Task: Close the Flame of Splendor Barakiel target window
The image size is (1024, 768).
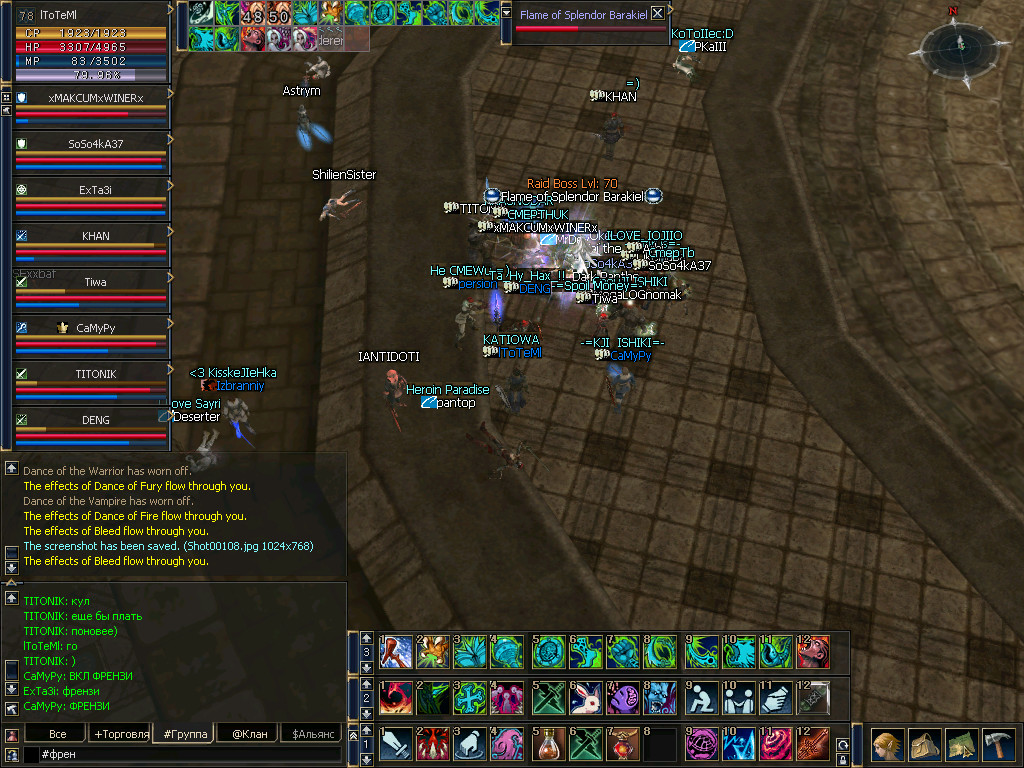Action: tap(657, 14)
